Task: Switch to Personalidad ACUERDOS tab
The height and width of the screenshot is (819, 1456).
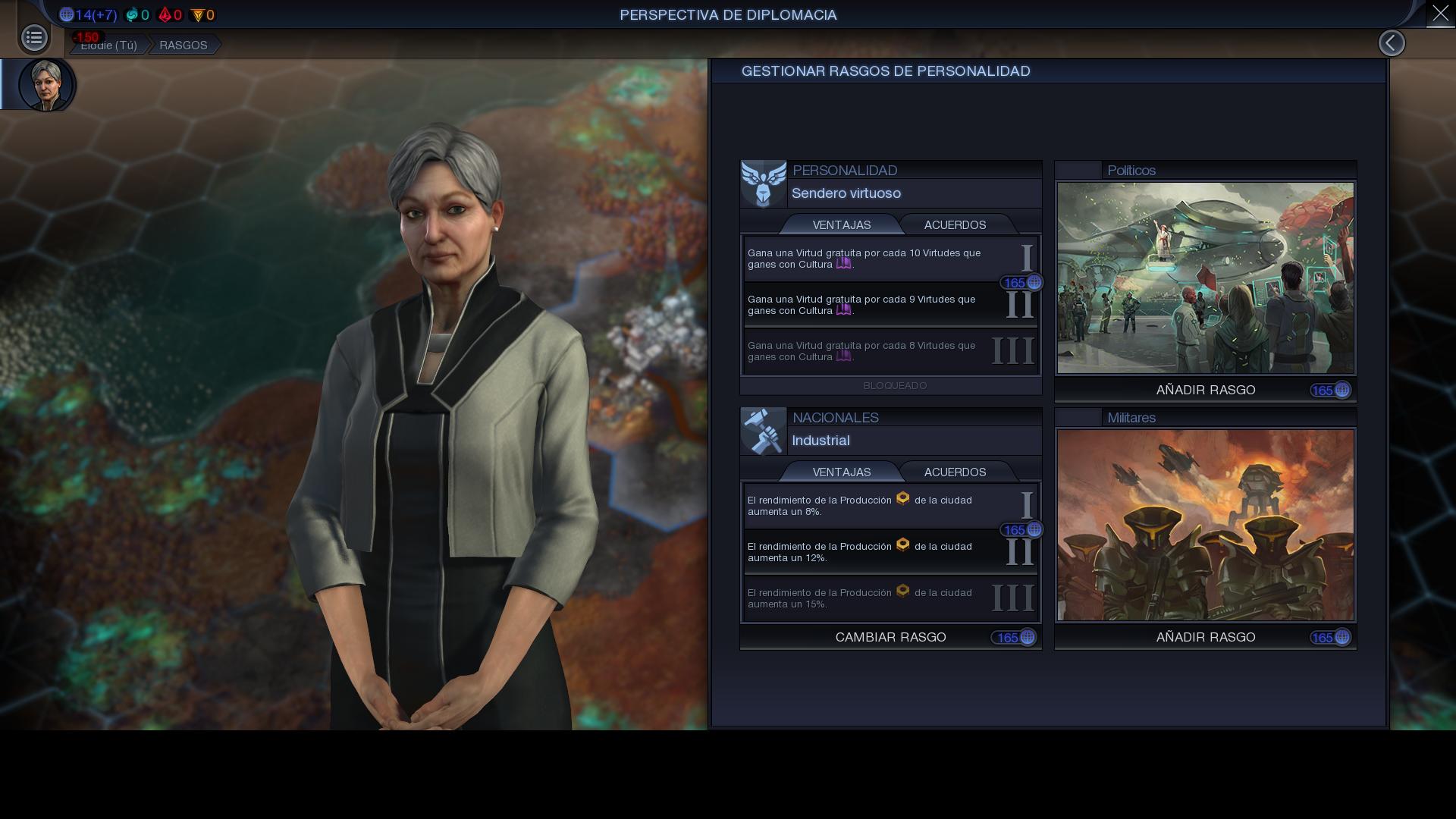Action: [955, 225]
